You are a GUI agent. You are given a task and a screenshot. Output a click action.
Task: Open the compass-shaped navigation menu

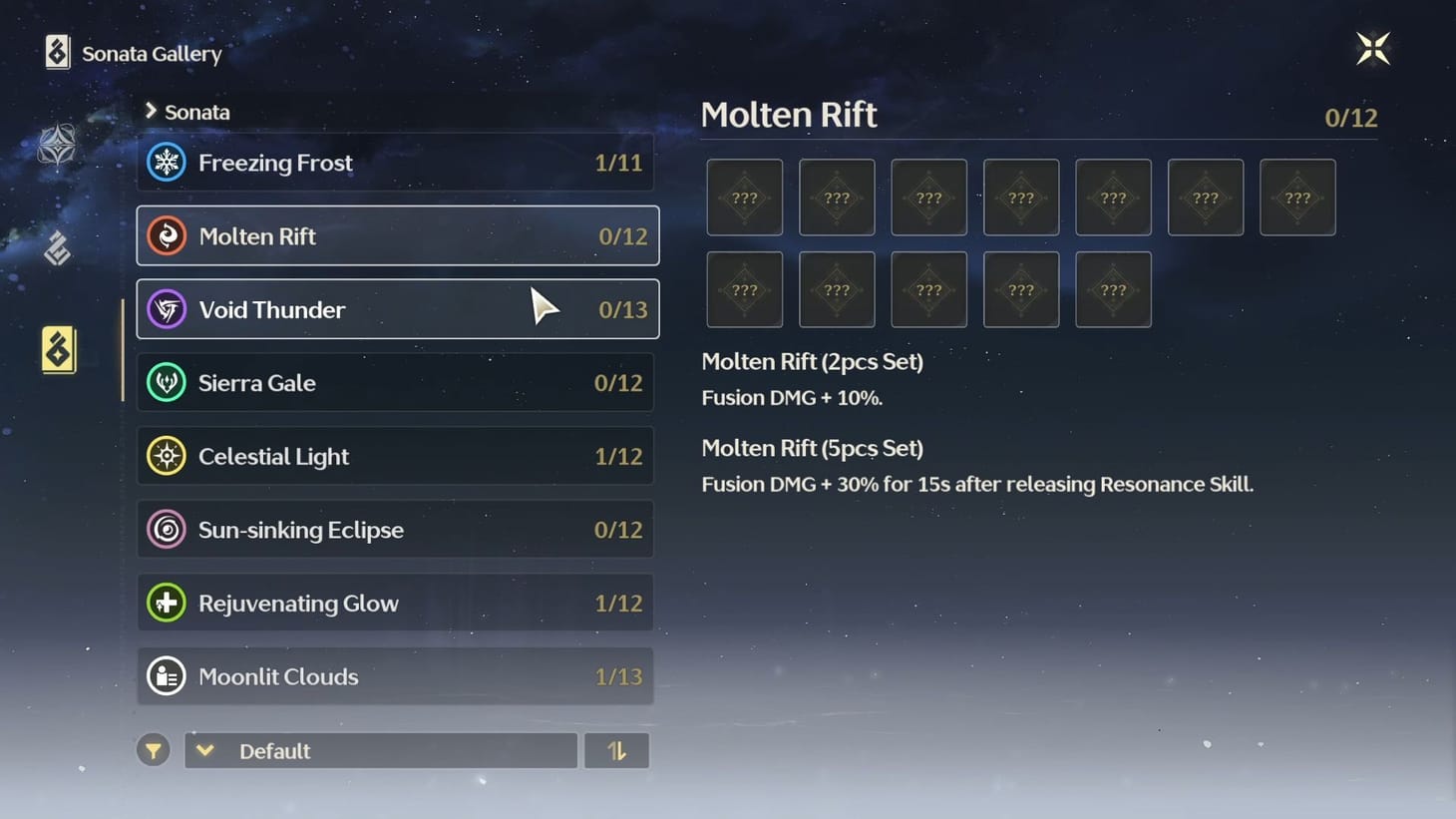click(x=57, y=145)
